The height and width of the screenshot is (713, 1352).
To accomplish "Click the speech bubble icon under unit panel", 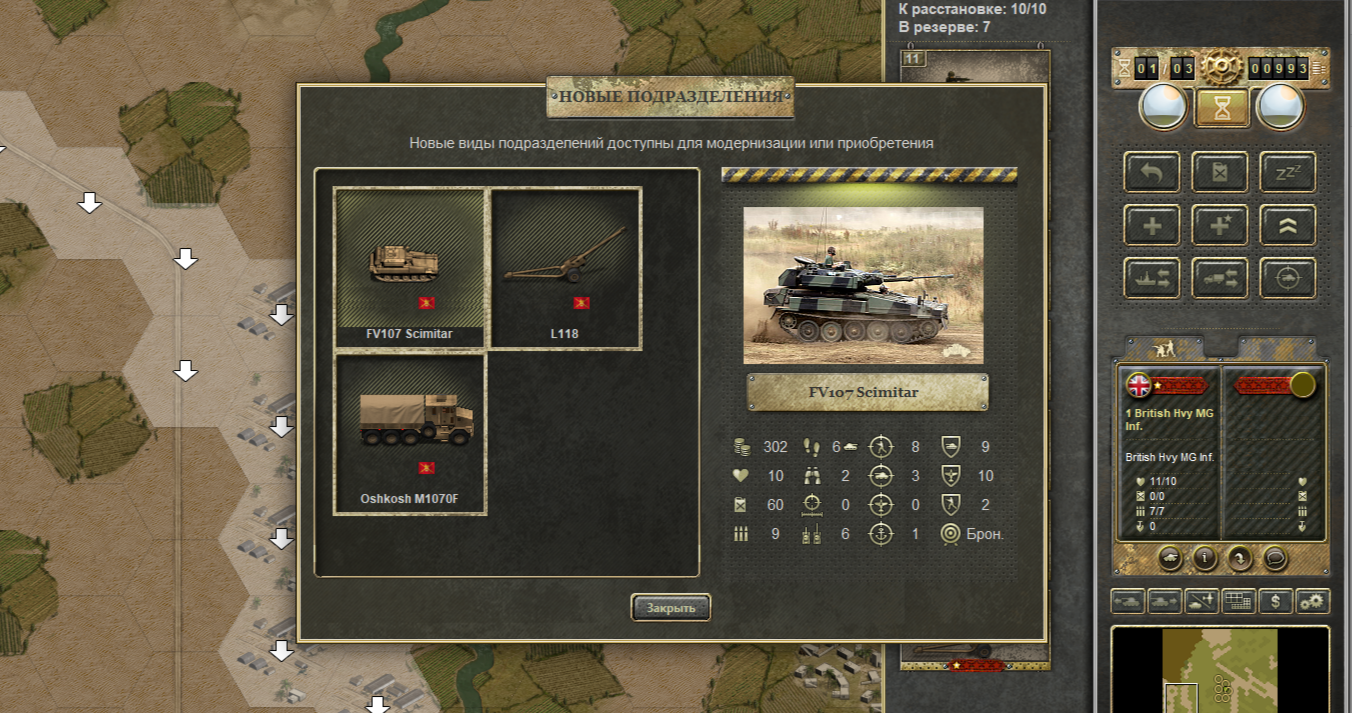I will (1273, 558).
